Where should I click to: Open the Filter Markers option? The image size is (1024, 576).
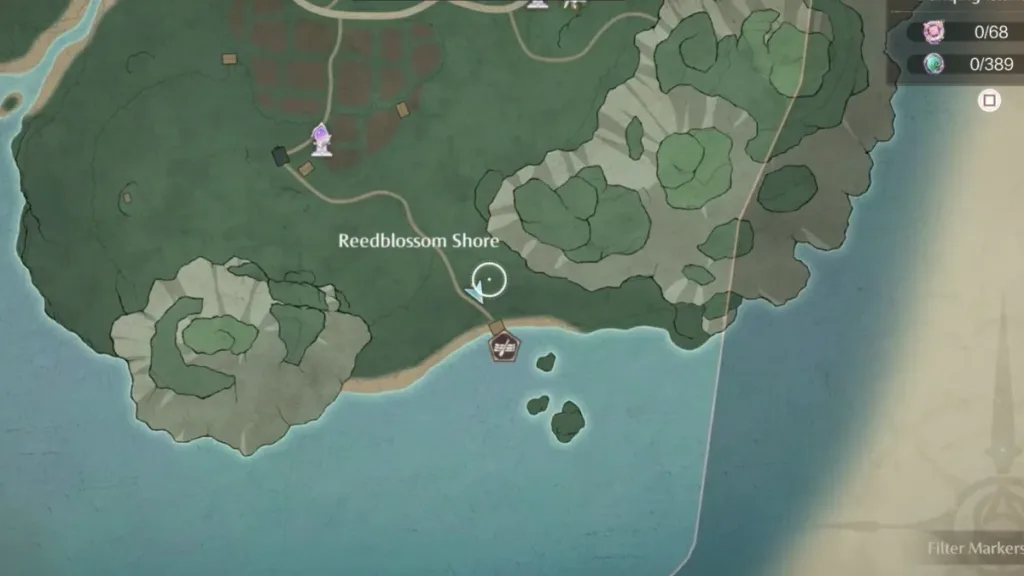[x=974, y=548]
